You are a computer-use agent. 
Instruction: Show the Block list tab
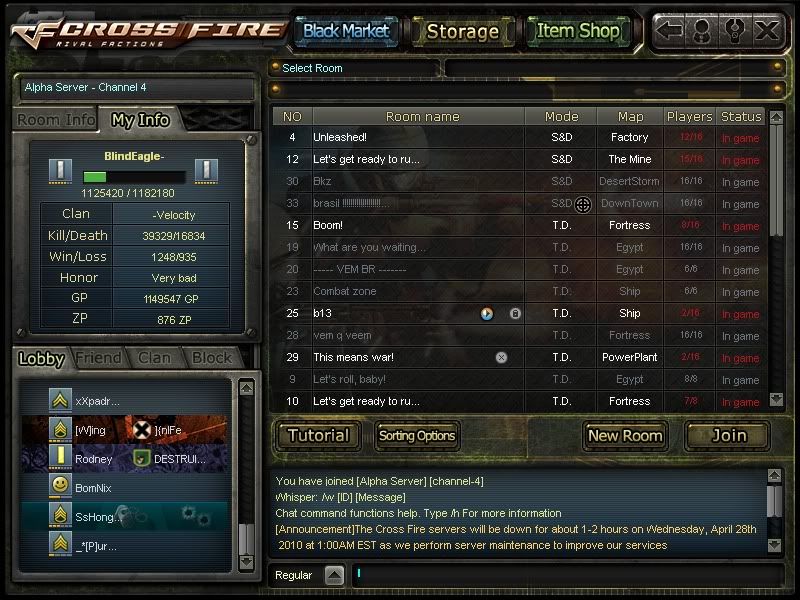point(211,358)
